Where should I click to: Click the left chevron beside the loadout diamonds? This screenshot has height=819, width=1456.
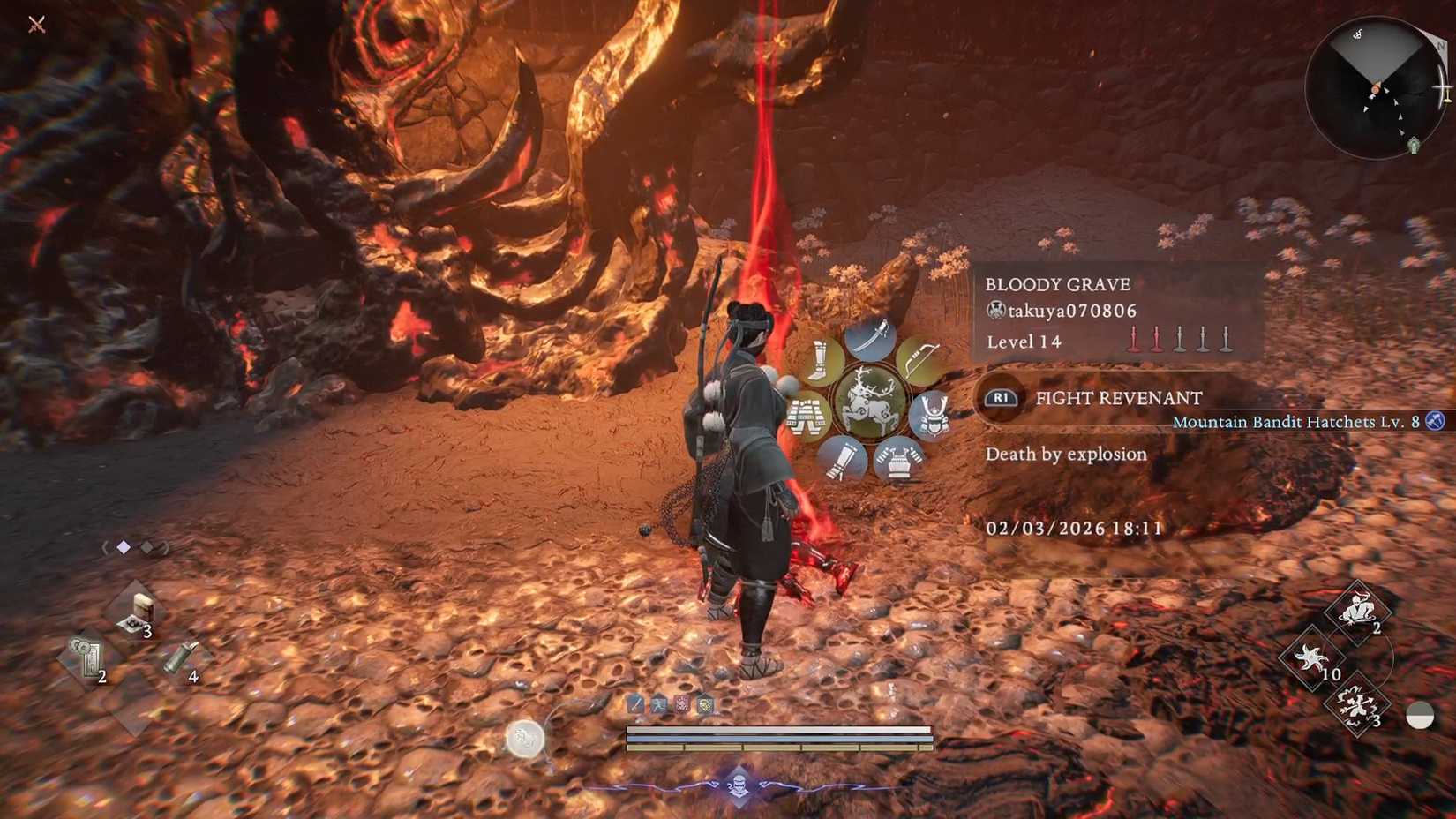(x=106, y=547)
